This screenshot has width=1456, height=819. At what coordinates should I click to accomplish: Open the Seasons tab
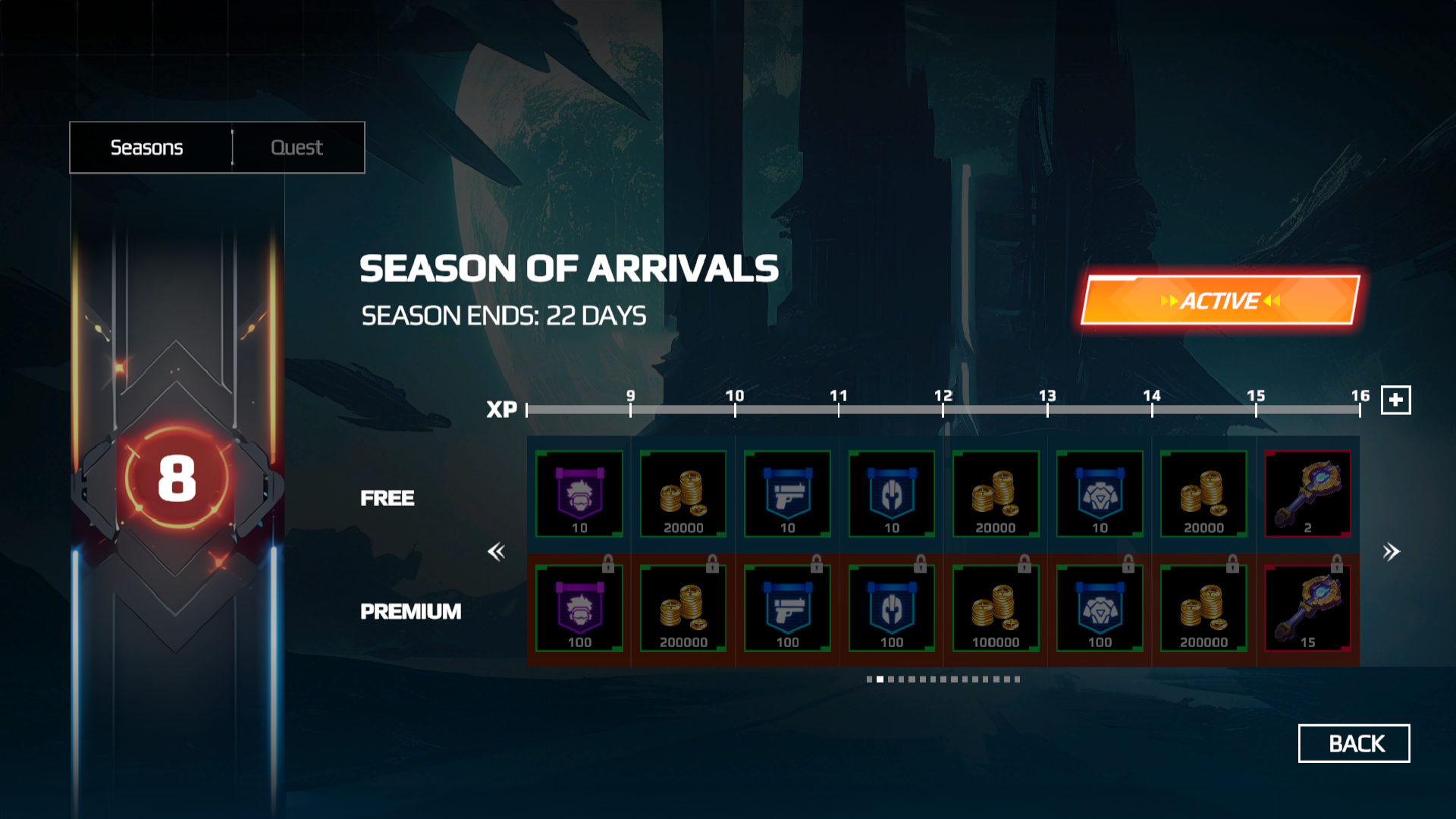click(147, 147)
